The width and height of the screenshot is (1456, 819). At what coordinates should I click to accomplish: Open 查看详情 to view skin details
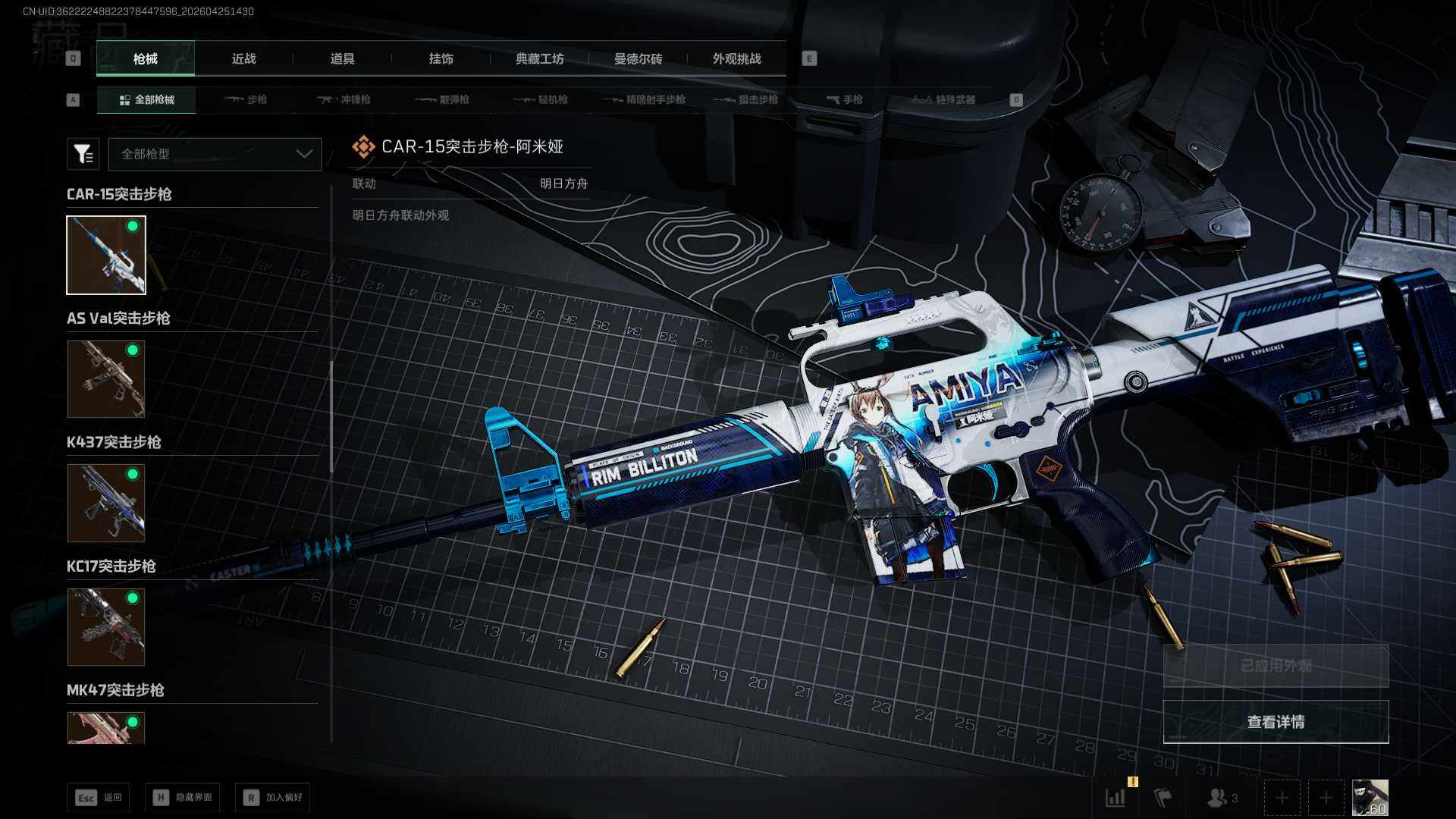tap(1276, 722)
